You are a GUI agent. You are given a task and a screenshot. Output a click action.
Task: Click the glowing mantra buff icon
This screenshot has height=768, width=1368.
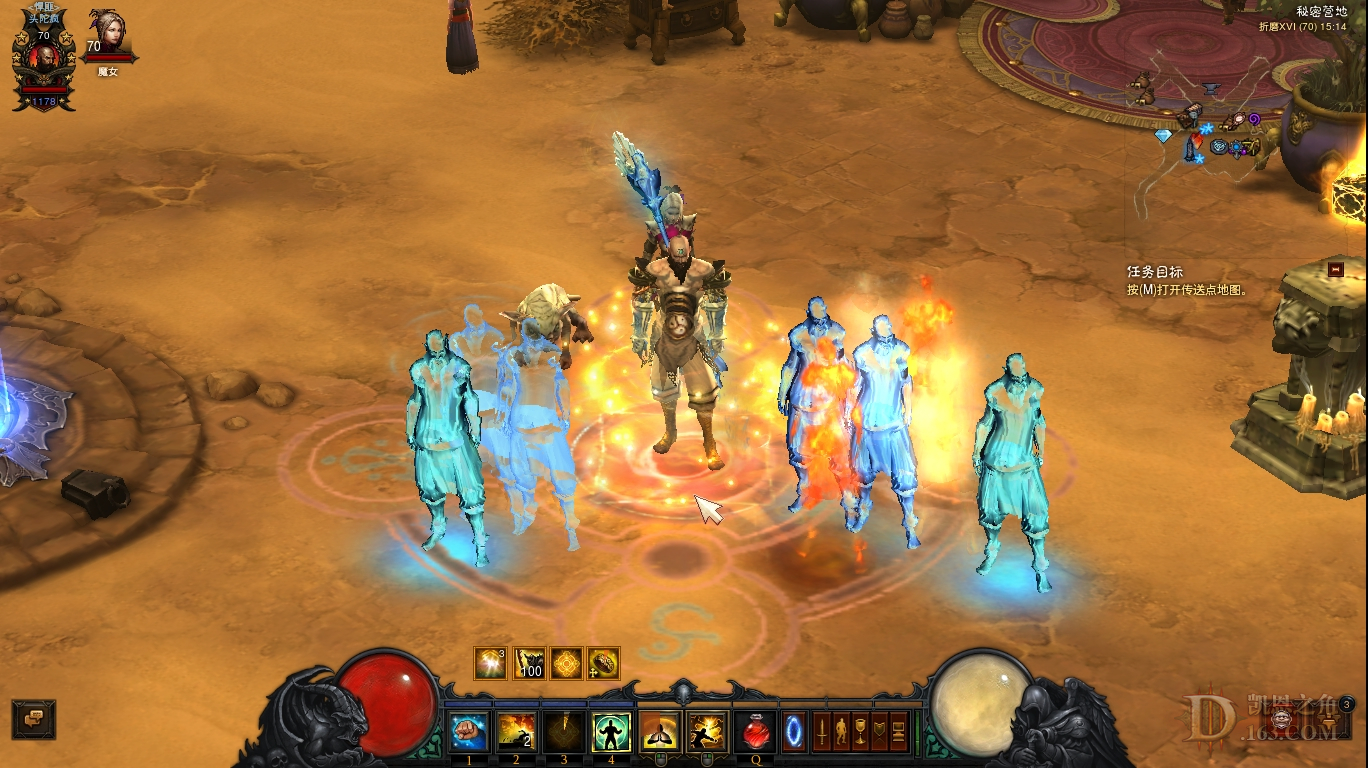coord(567,662)
